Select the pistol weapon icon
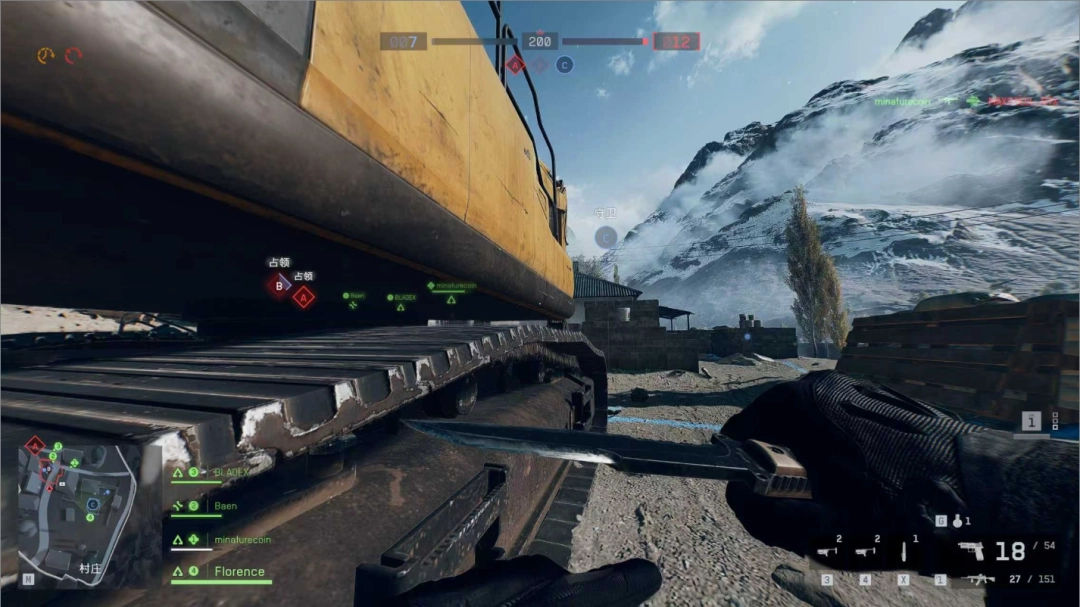 [971, 550]
